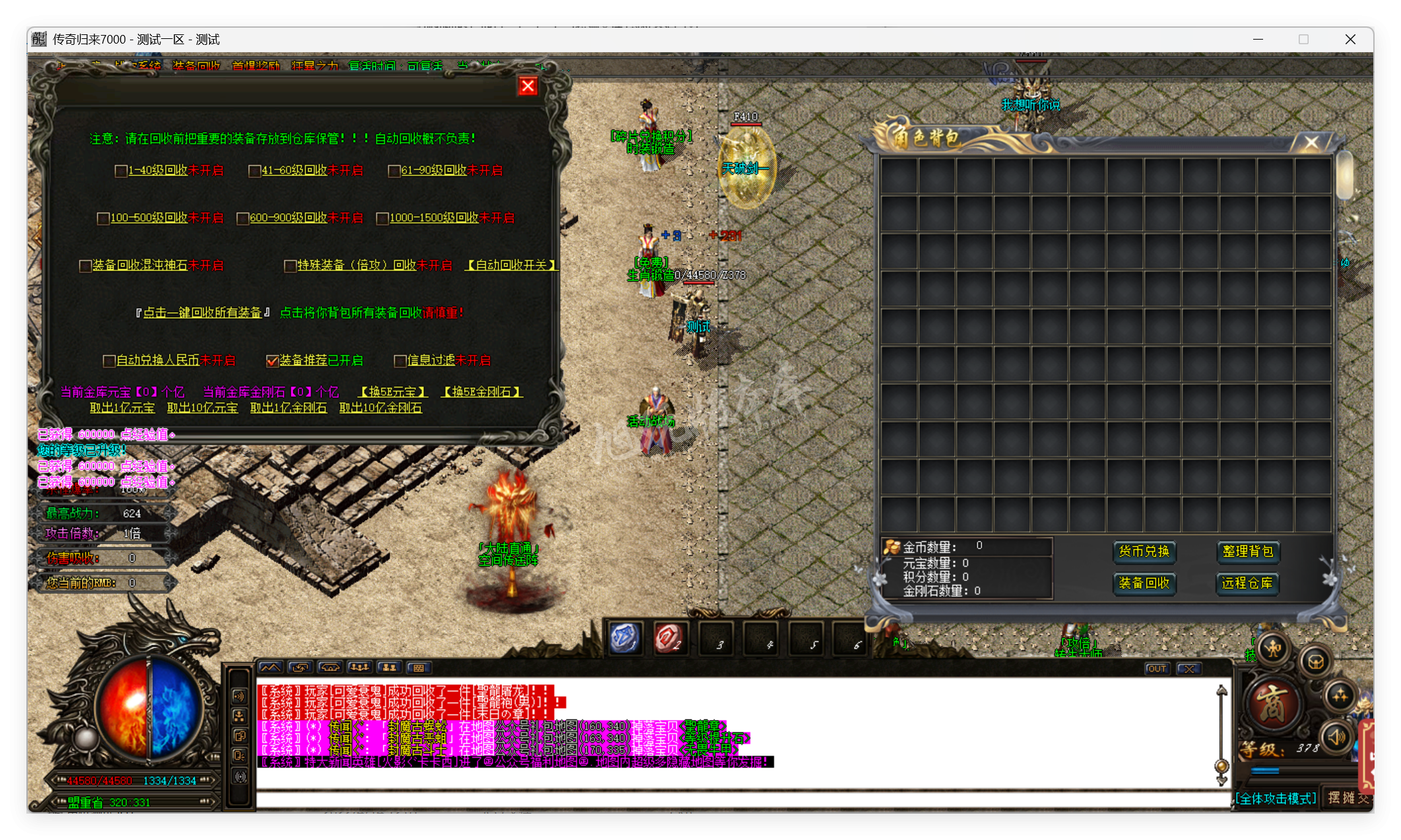Click the broadcast speaker icon on chat sidebar
This screenshot has height=840, width=1401.
(240, 696)
